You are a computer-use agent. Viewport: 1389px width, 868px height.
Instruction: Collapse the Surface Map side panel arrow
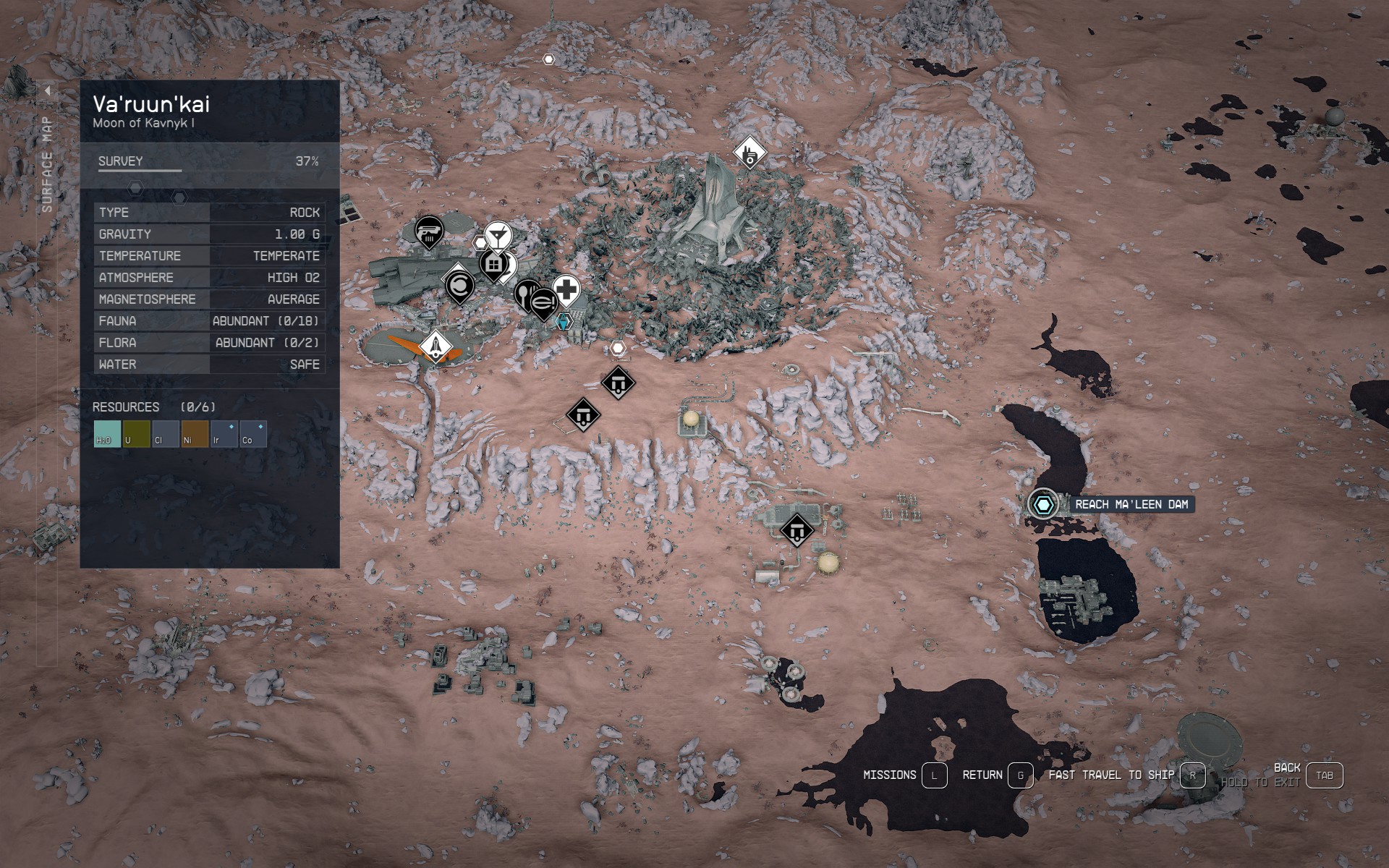(48, 90)
